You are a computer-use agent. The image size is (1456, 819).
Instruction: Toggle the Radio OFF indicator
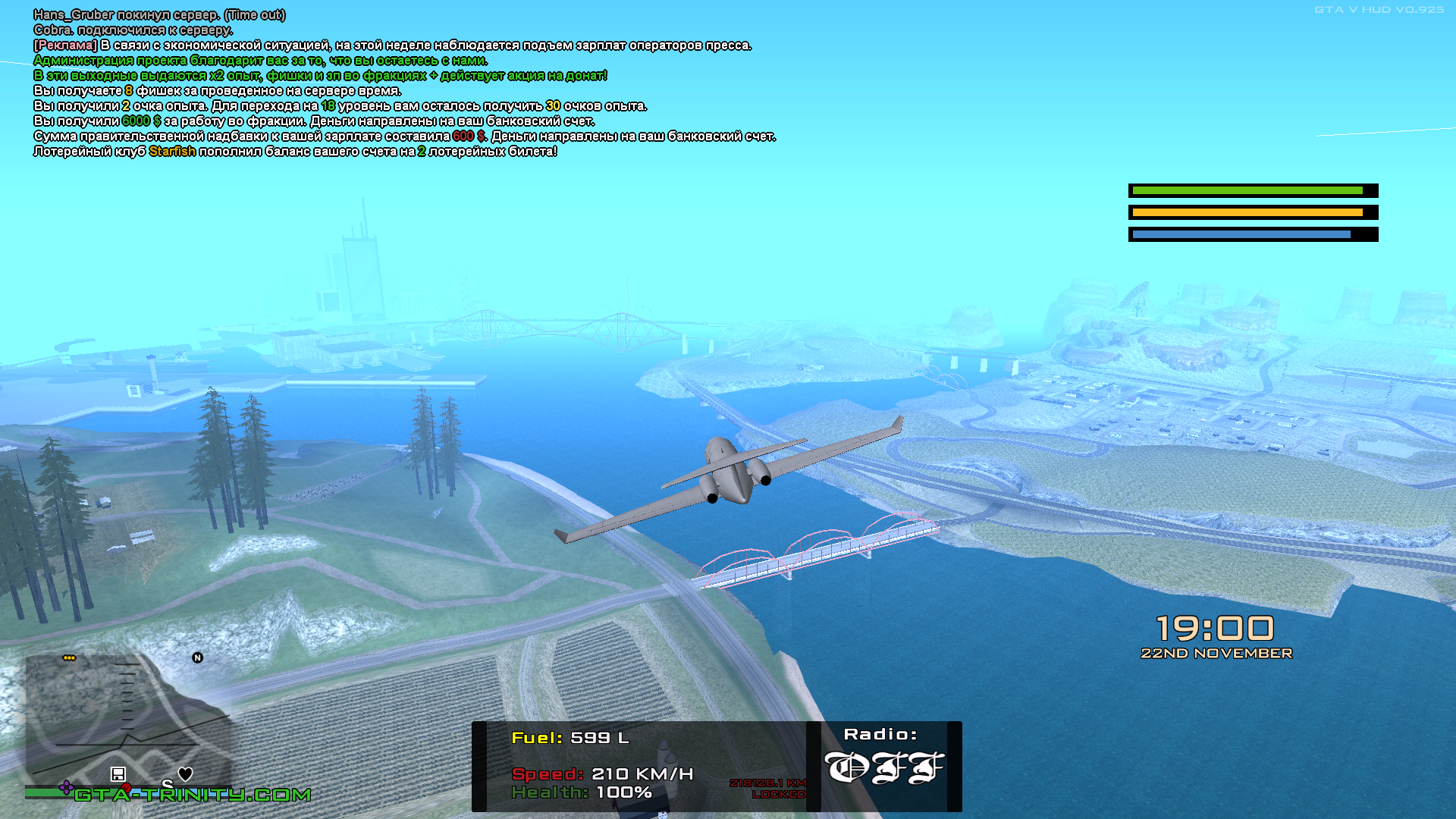coord(883,767)
